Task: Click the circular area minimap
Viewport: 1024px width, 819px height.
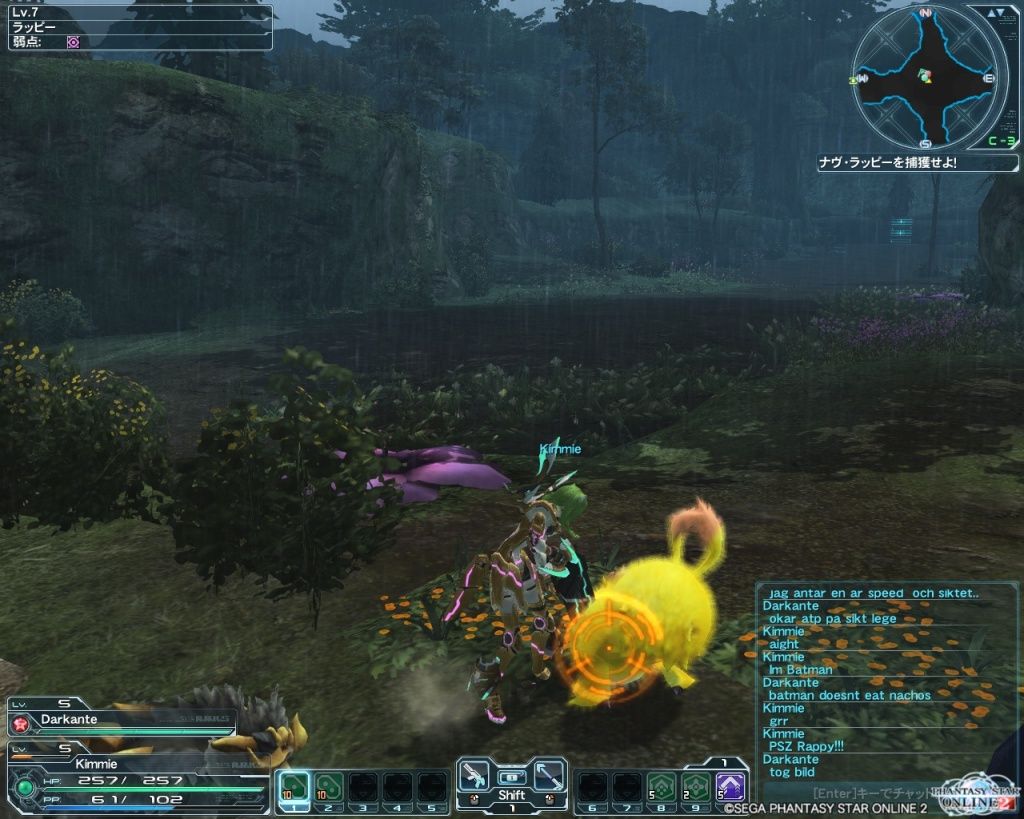Action: coord(924,78)
